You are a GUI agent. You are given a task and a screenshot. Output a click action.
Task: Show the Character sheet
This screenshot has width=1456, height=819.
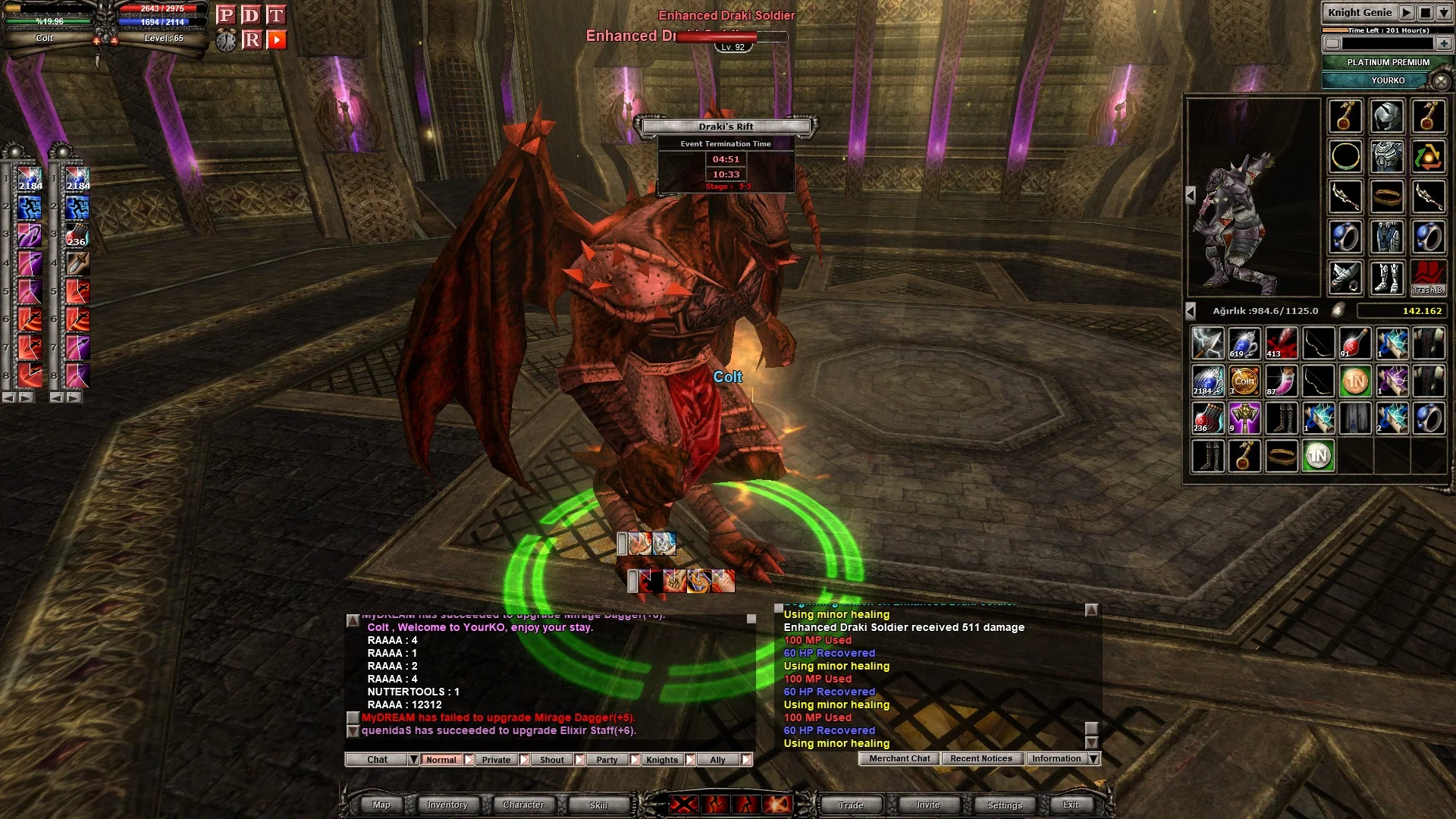pos(523,805)
